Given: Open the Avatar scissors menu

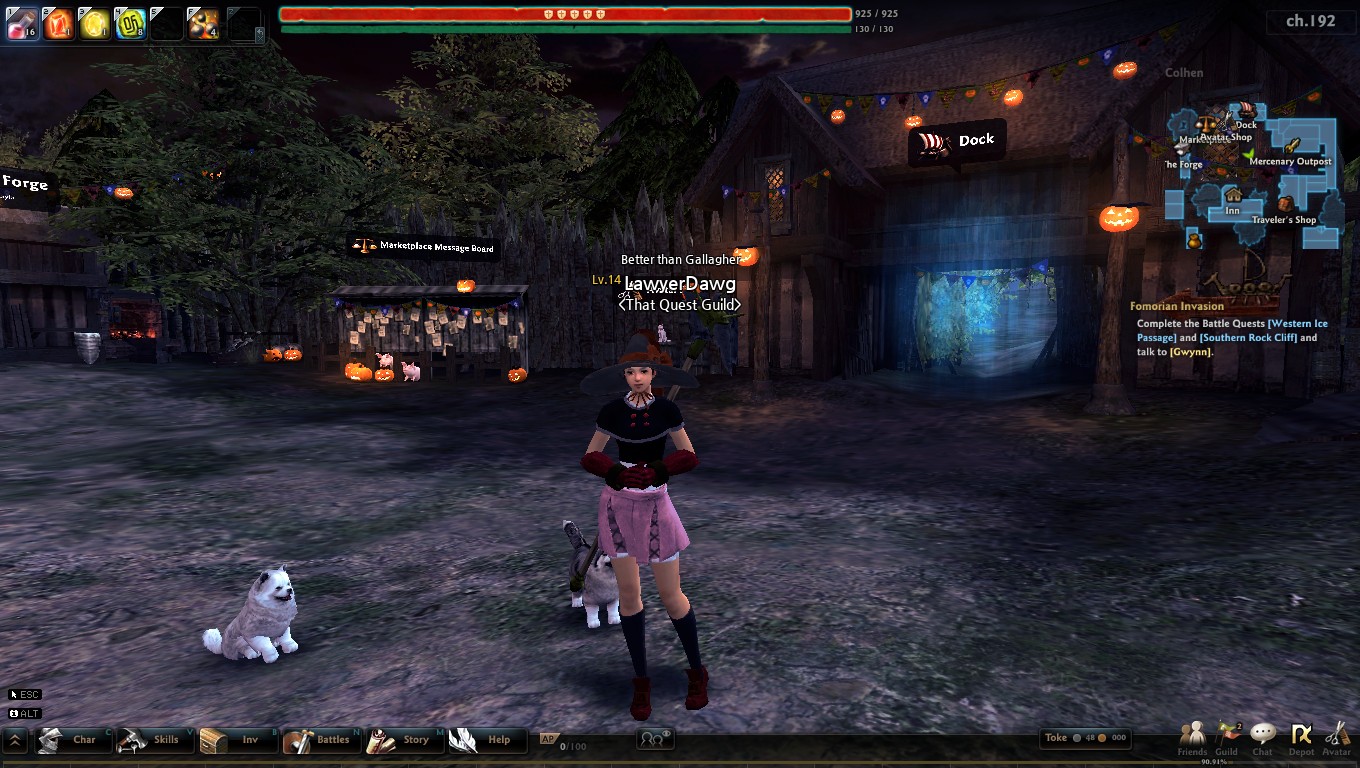Looking at the screenshot, I should click(x=1337, y=738).
